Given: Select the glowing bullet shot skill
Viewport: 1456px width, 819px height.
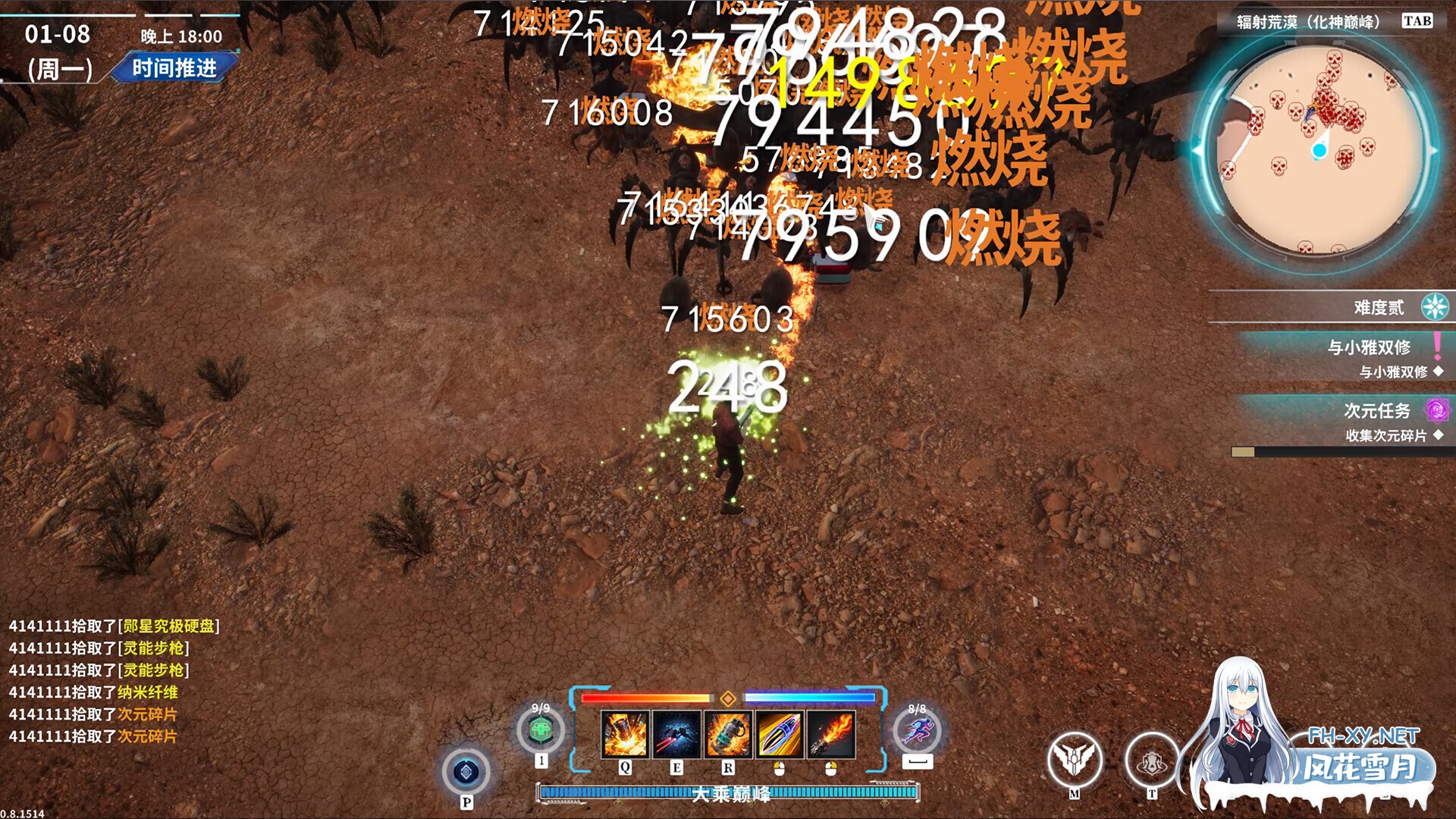Looking at the screenshot, I should (780, 734).
